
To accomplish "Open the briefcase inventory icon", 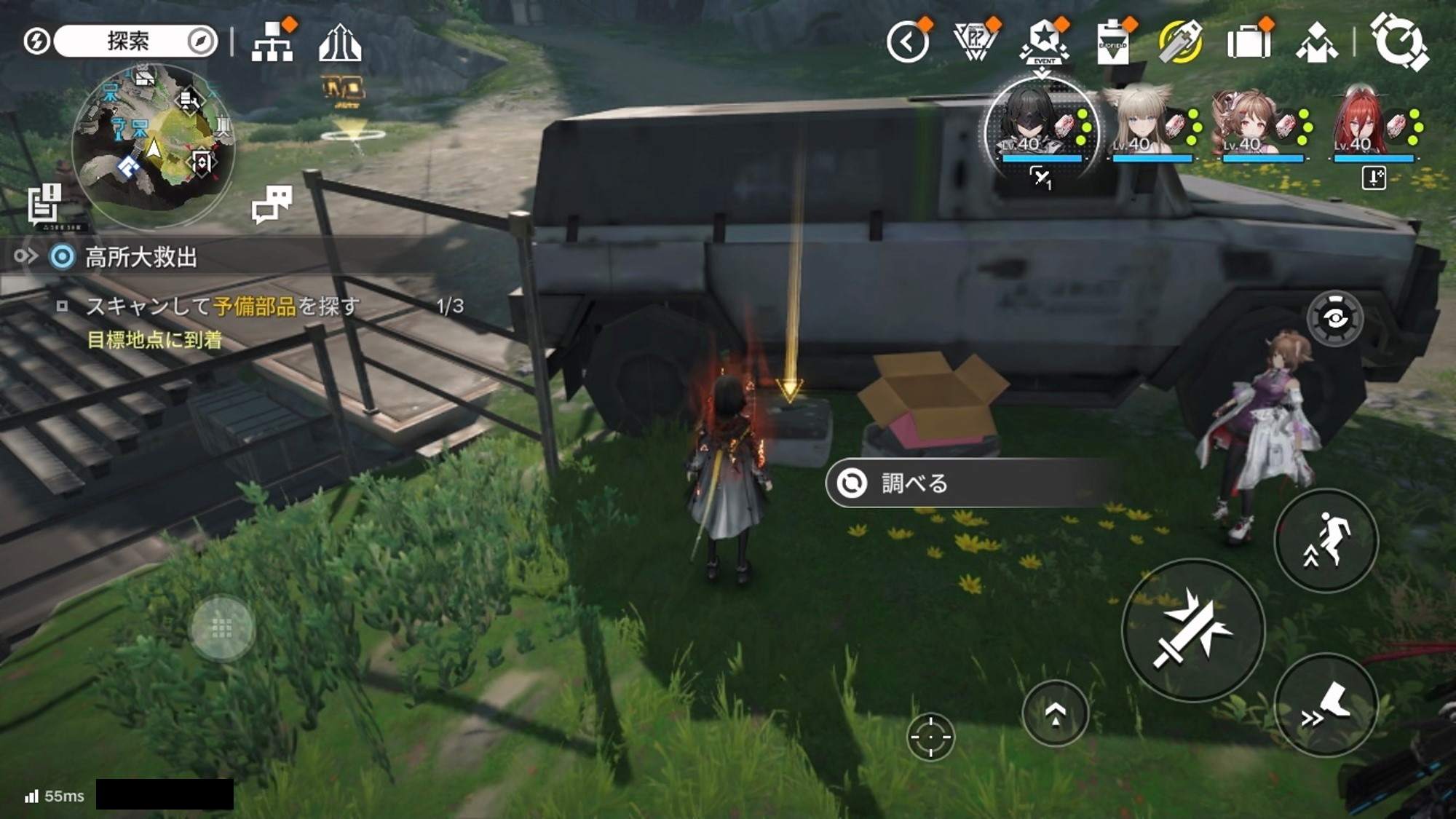I will coord(1249,42).
